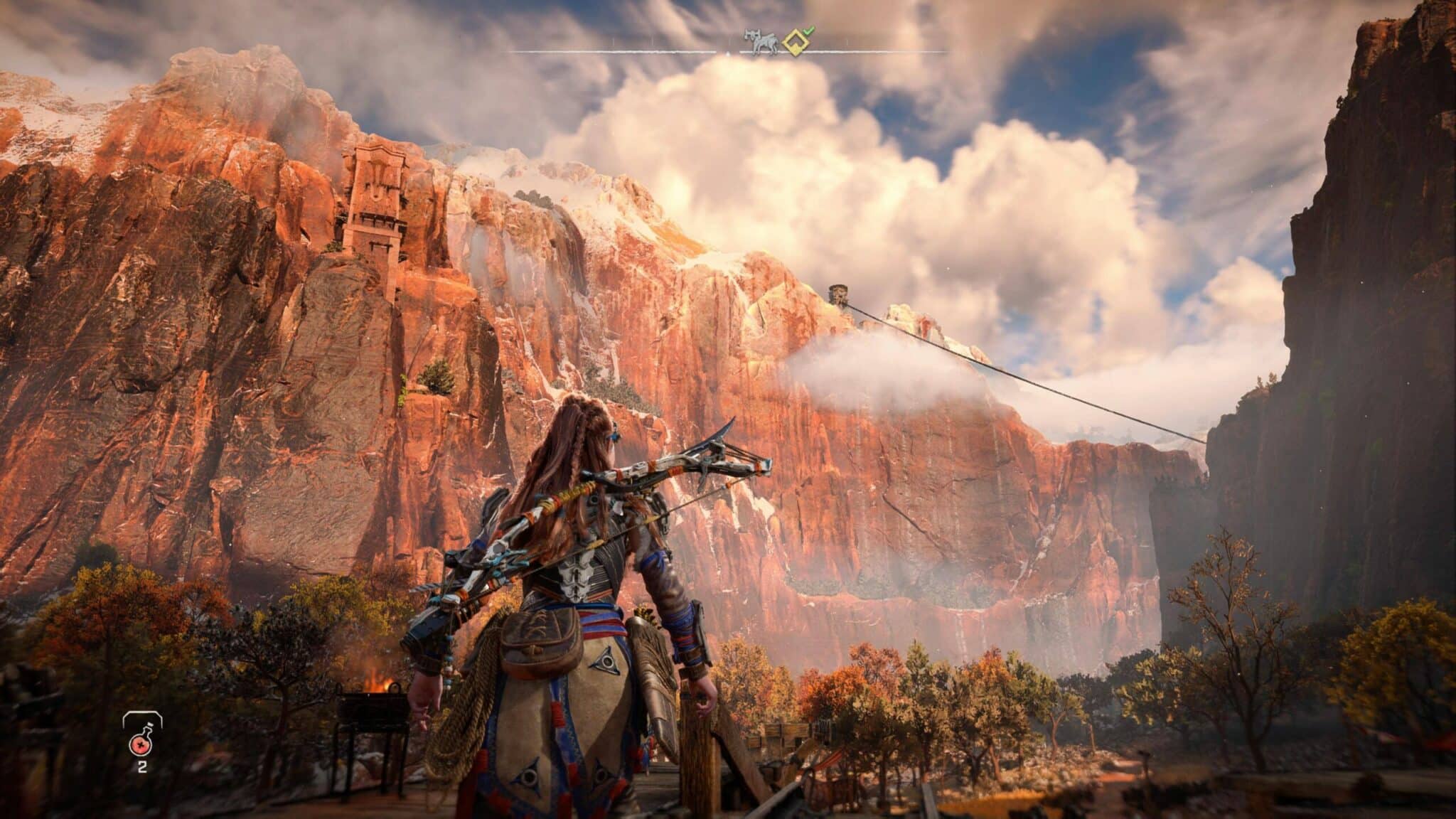Click the potion pouch bracket frame
The image size is (1456, 819).
click(x=142, y=713)
